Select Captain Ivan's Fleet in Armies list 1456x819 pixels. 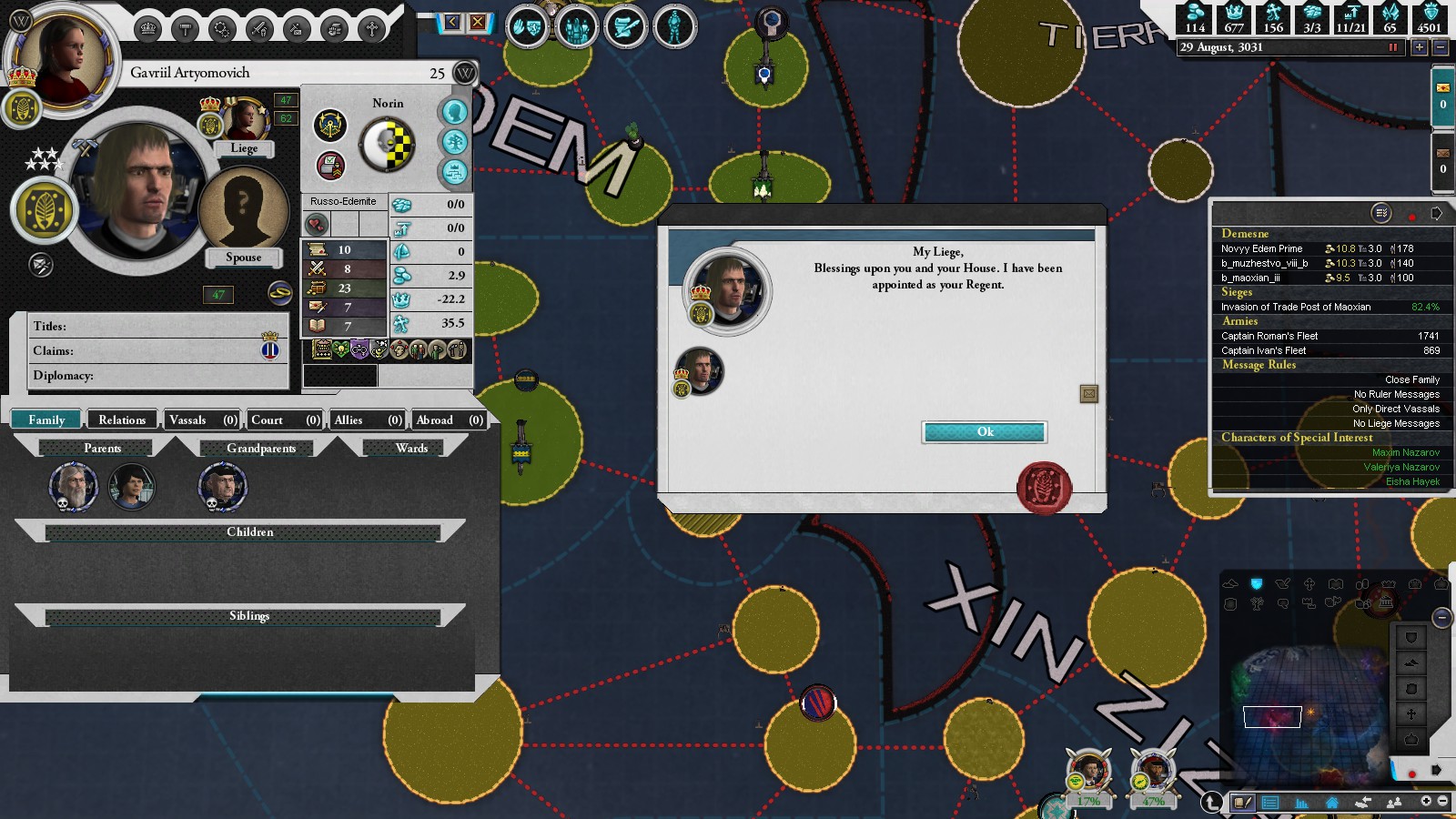(x=1263, y=350)
